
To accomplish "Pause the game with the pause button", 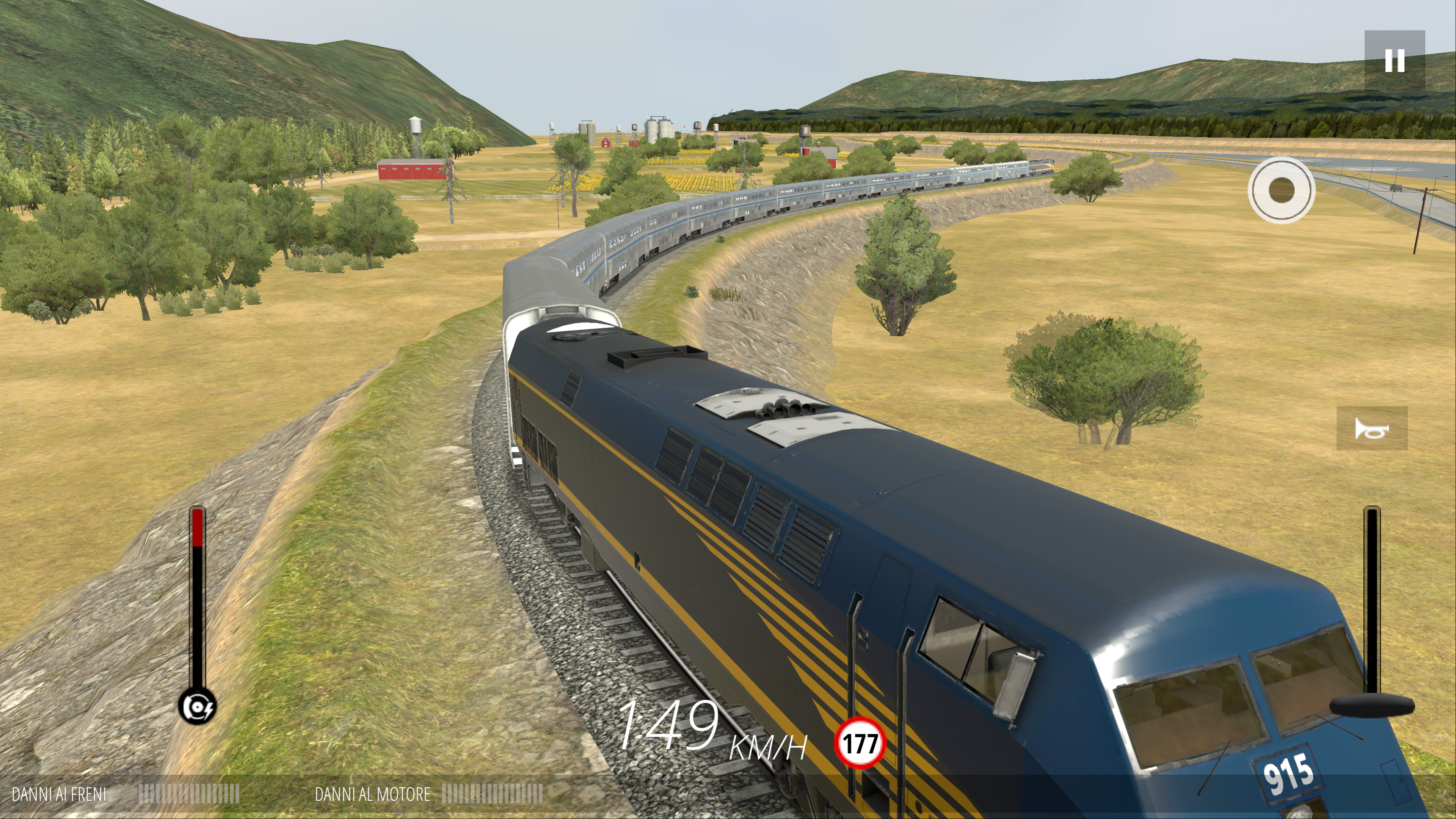I will (x=1395, y=61).
